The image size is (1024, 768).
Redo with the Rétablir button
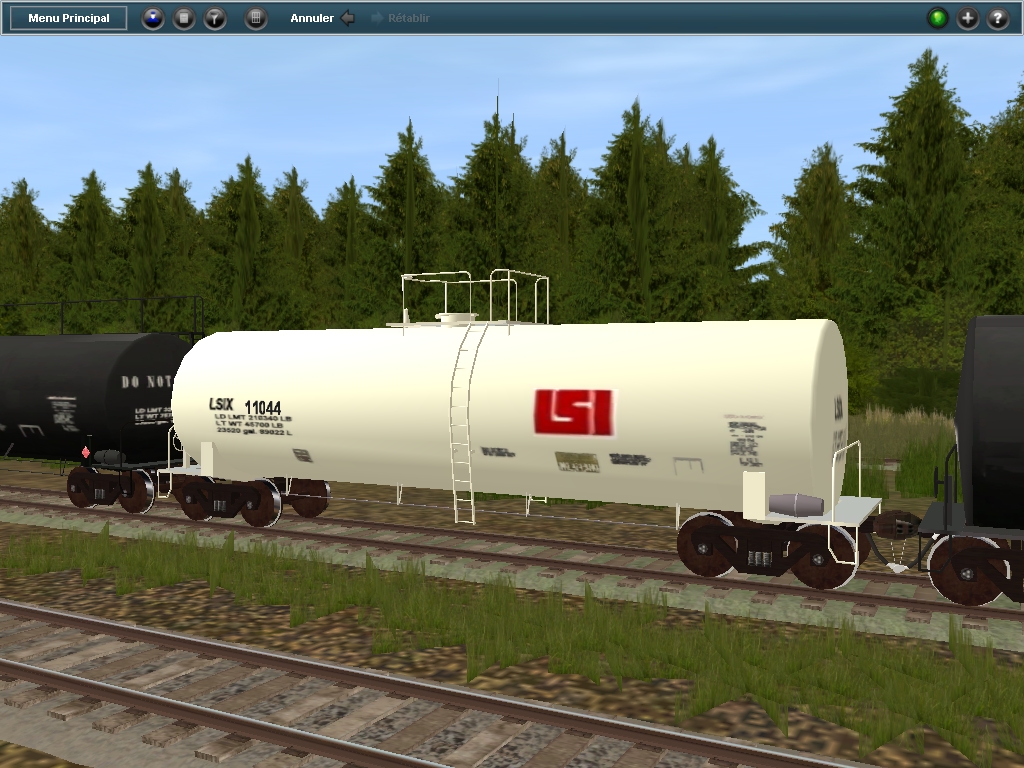401,18
